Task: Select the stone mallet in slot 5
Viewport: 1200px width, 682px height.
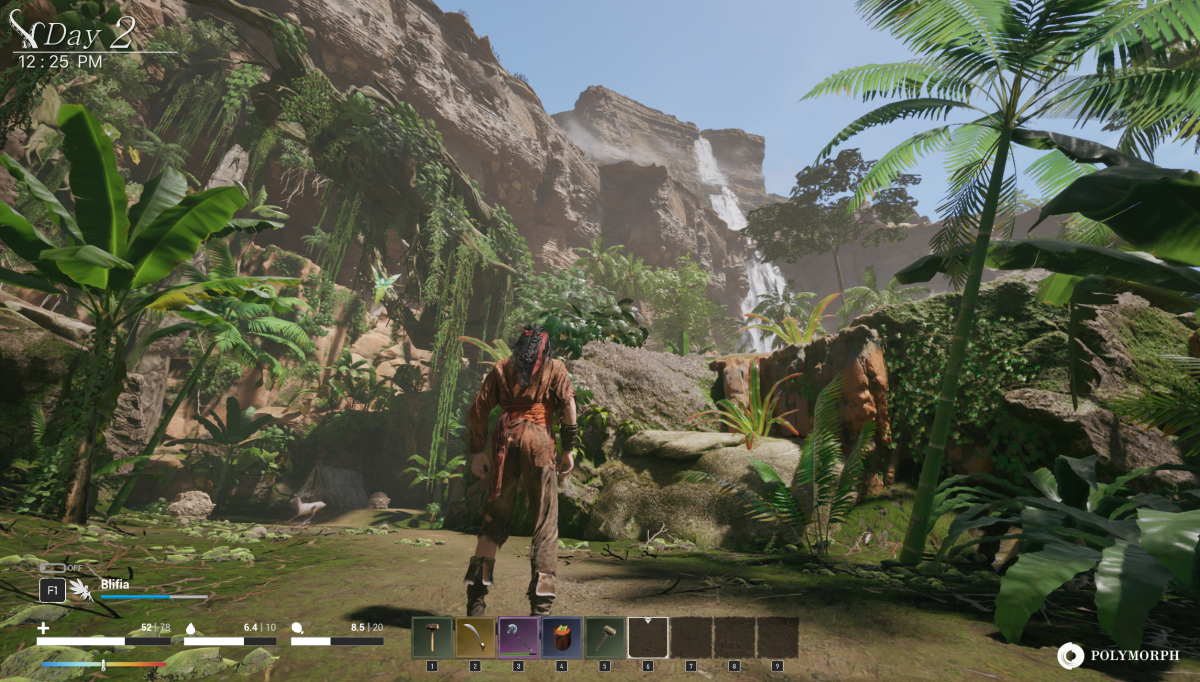Action: coord(605,637)
